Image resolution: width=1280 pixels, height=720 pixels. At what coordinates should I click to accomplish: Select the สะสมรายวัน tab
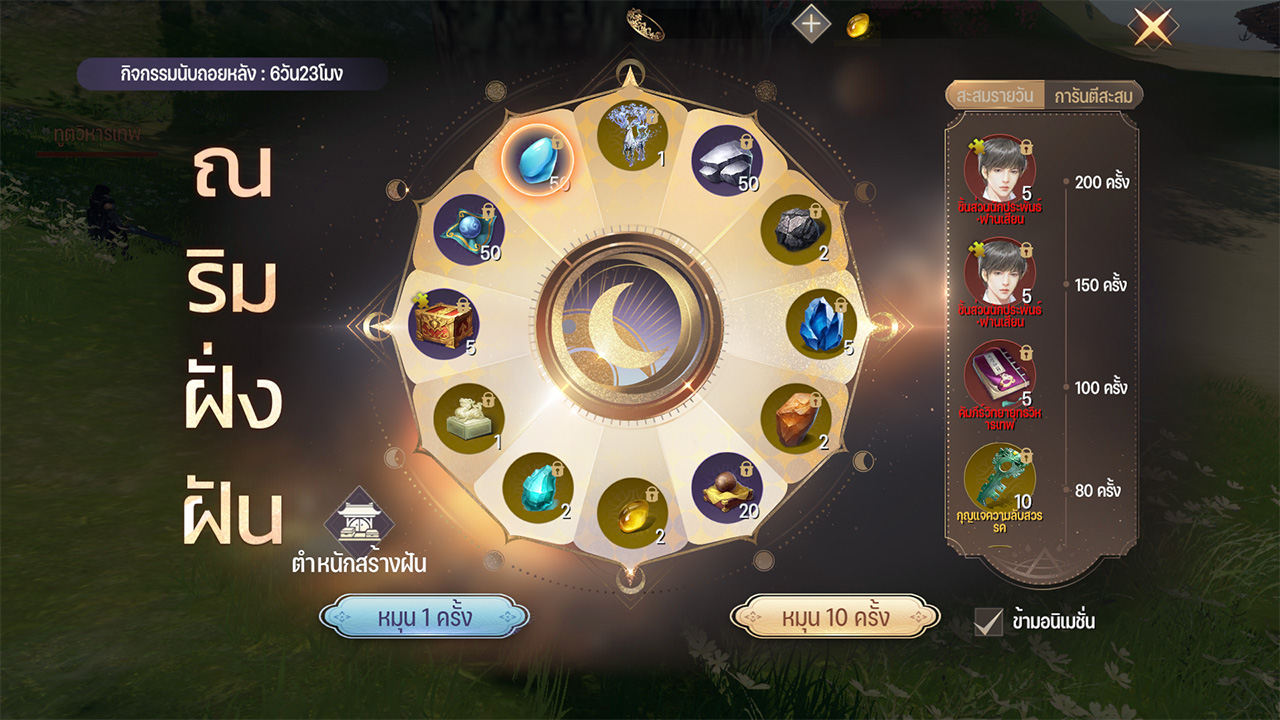pos(995,96)
